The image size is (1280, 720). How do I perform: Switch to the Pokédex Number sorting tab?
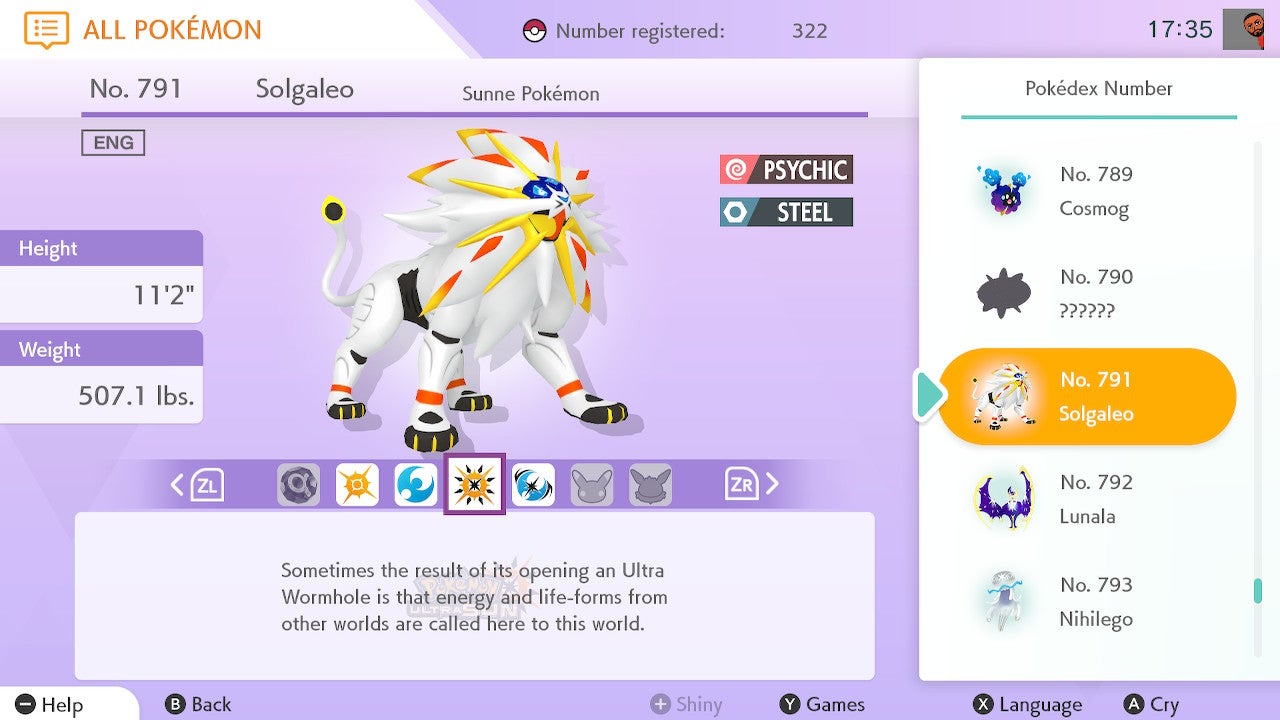pos(1096,88)
